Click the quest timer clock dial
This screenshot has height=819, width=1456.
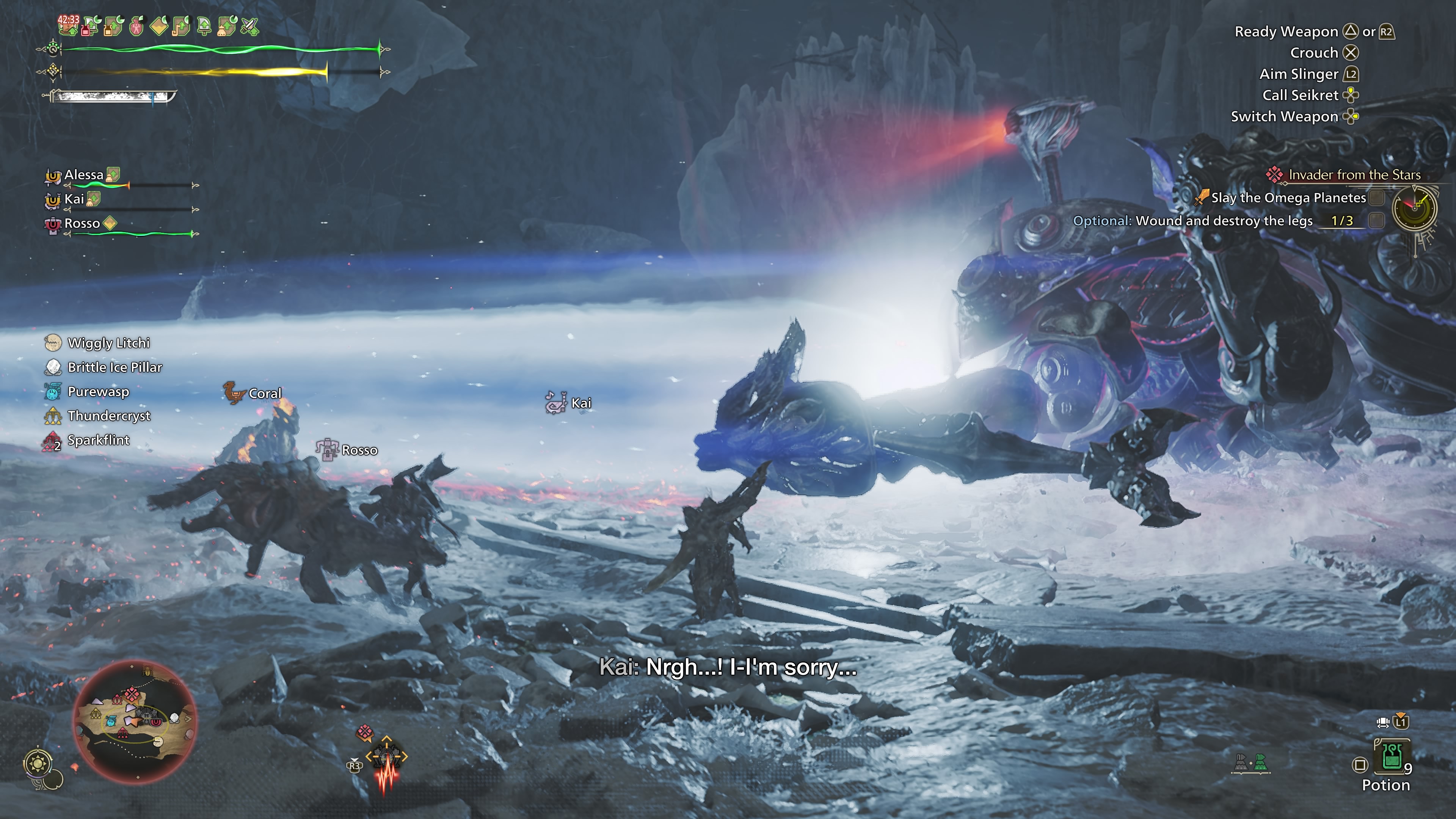[x=1414, y=208]
